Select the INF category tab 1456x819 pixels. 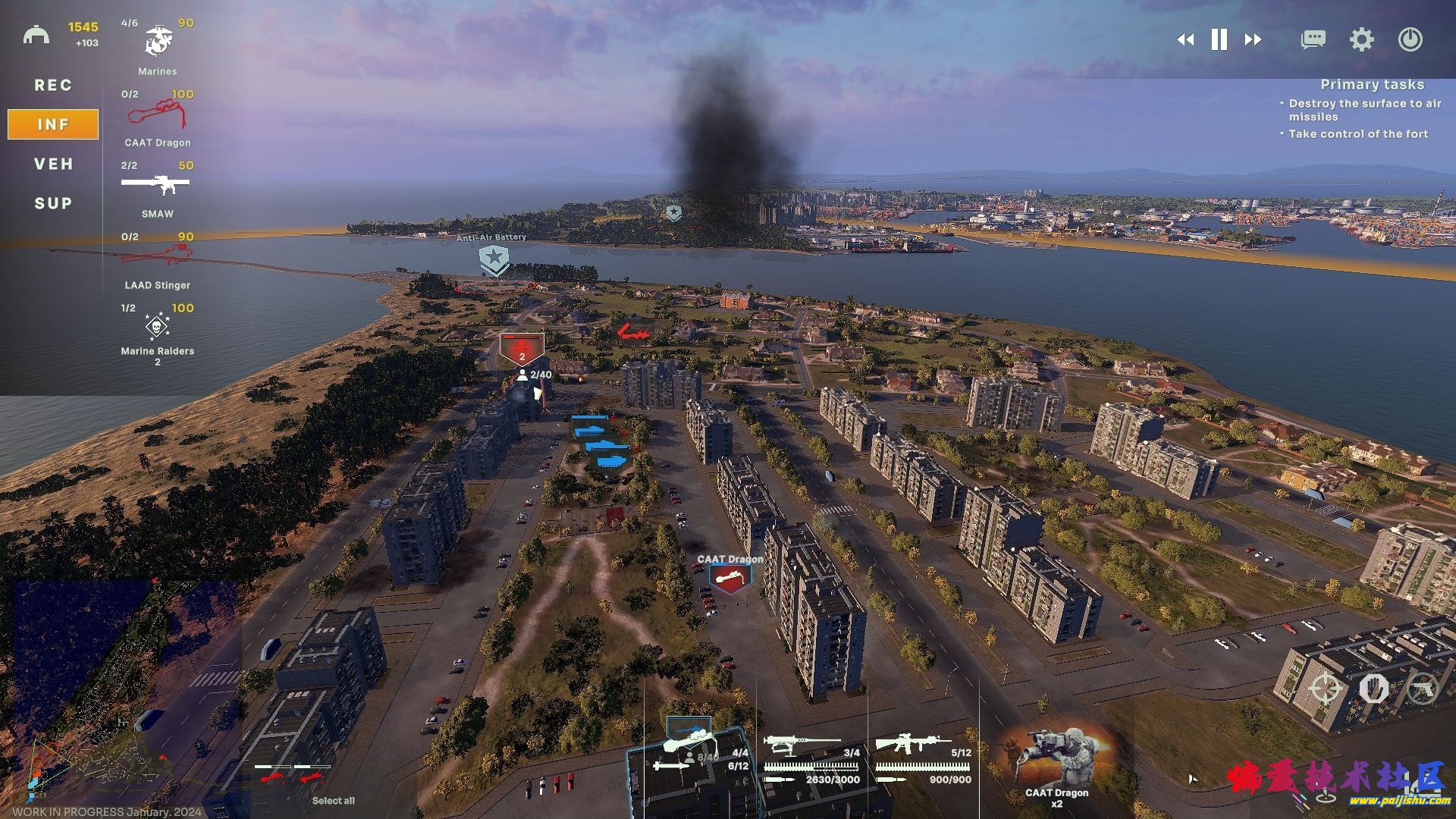(53, 124)
